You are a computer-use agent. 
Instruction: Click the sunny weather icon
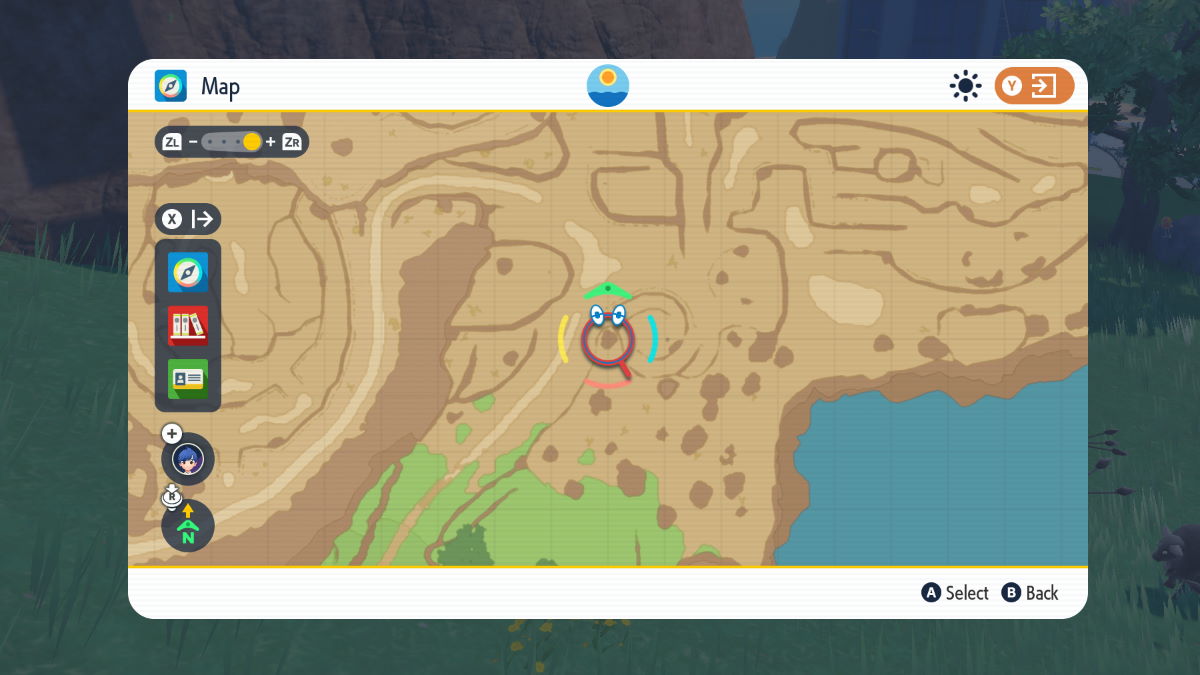click(965, 86)
